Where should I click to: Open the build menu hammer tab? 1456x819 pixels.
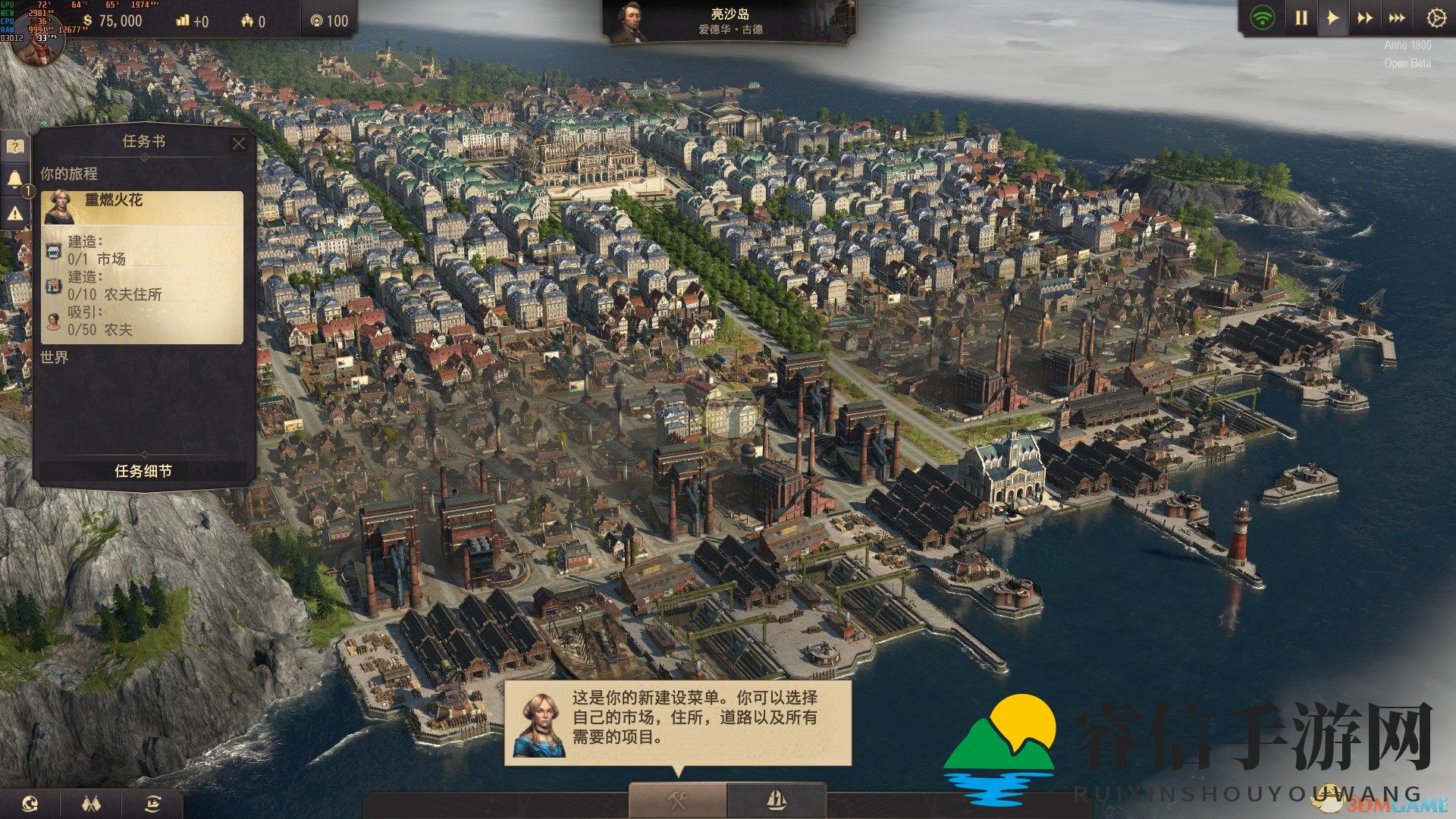point(677,800)
